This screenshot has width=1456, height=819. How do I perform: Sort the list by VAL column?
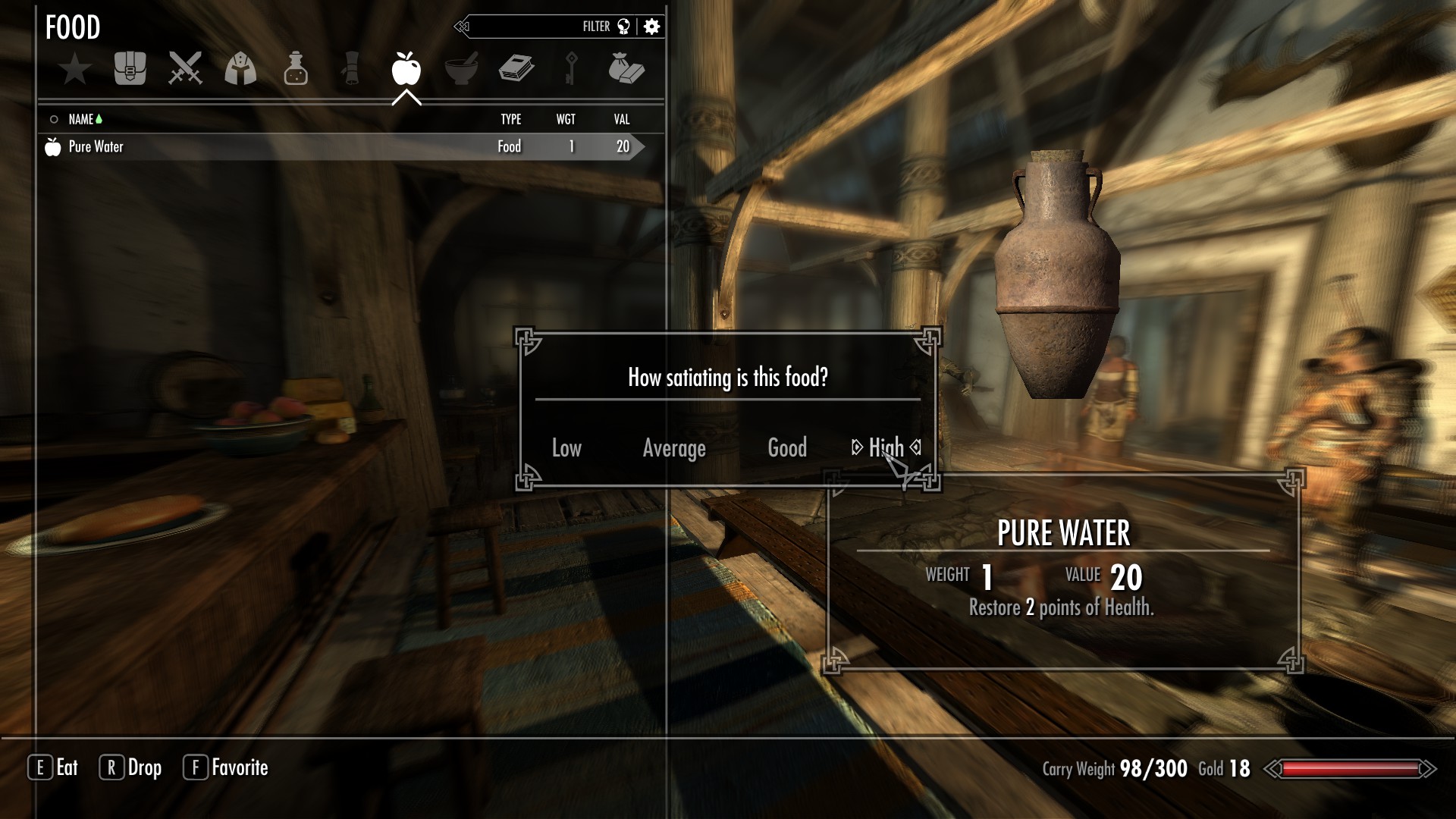622,119
